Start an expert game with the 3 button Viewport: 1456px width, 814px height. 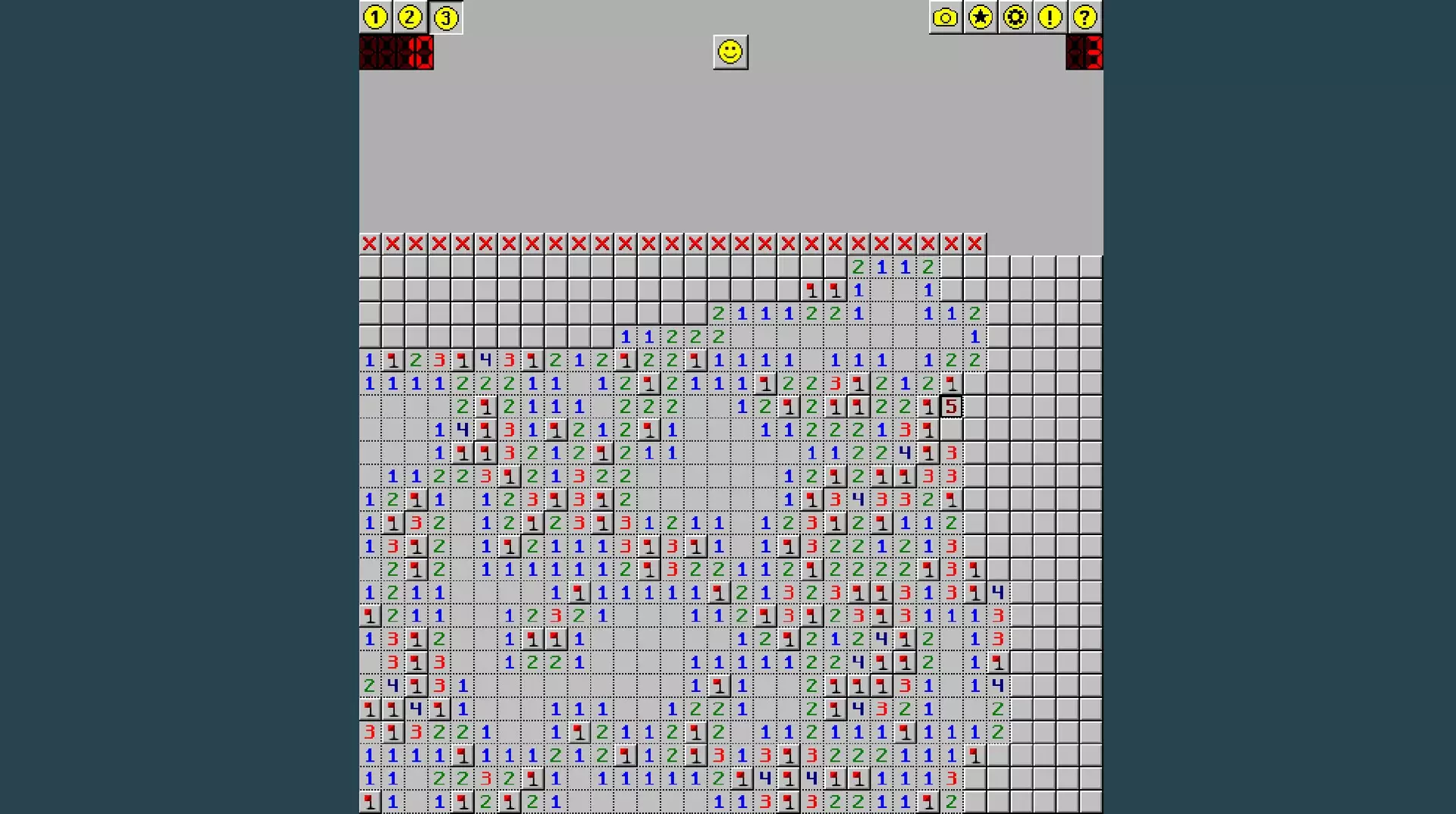[446, 17]
